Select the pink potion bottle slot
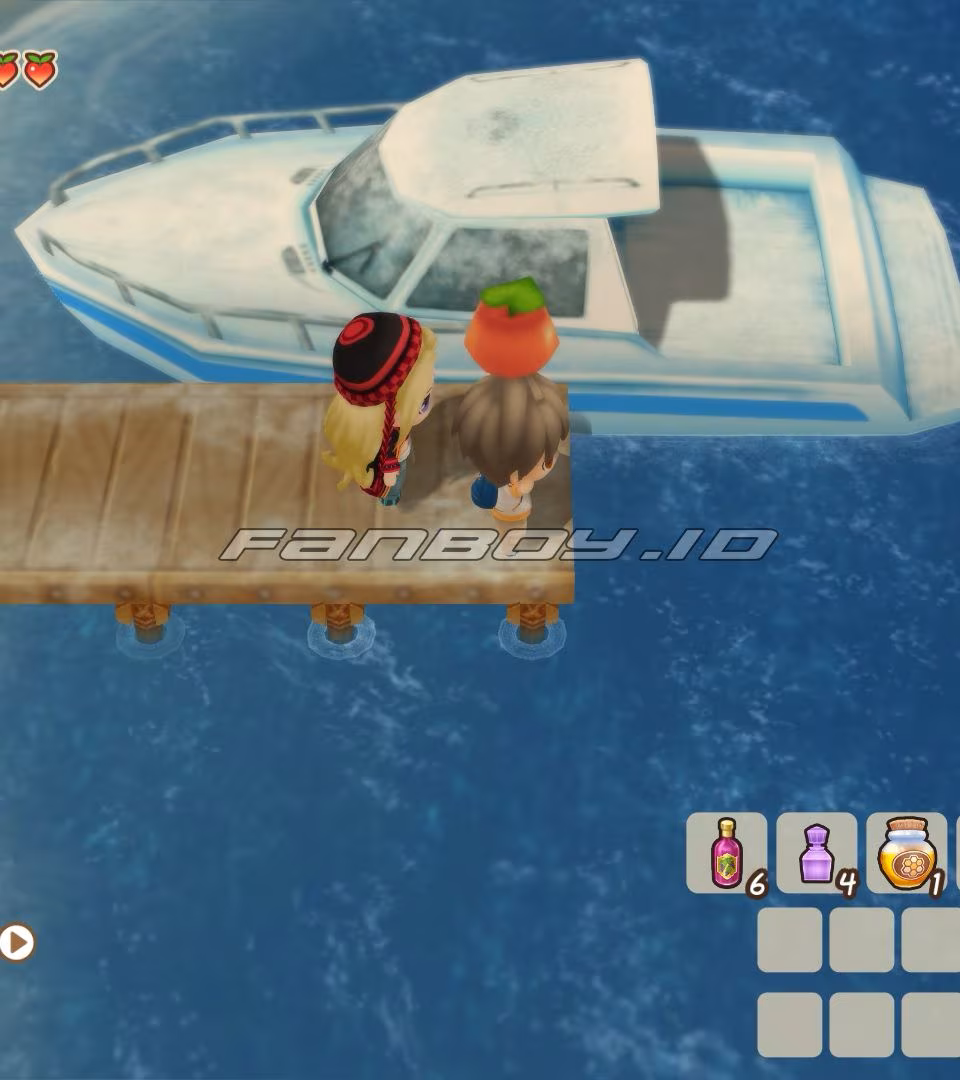 [x=726, y=853]
